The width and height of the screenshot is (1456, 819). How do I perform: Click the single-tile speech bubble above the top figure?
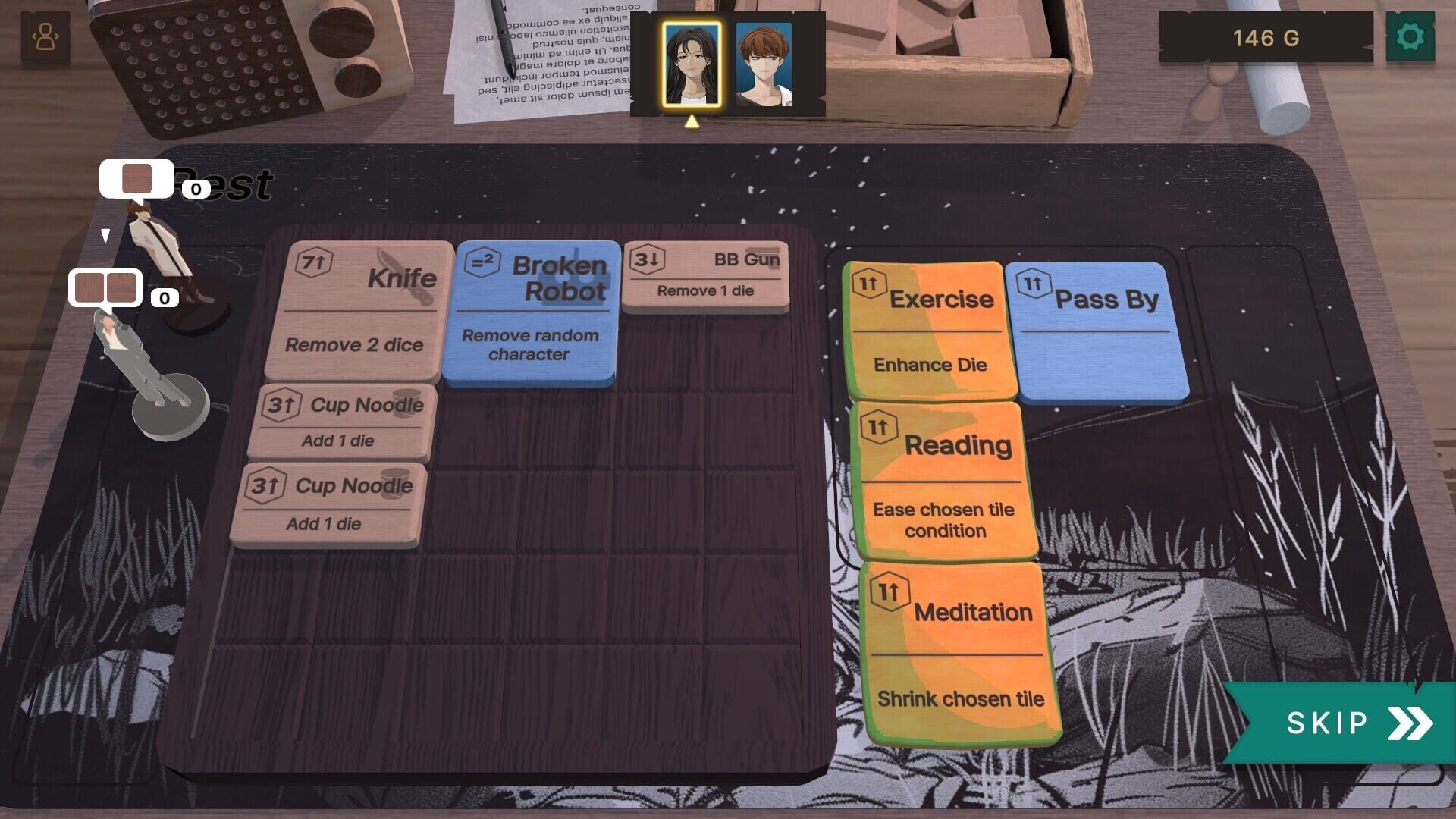coord(136,178)
